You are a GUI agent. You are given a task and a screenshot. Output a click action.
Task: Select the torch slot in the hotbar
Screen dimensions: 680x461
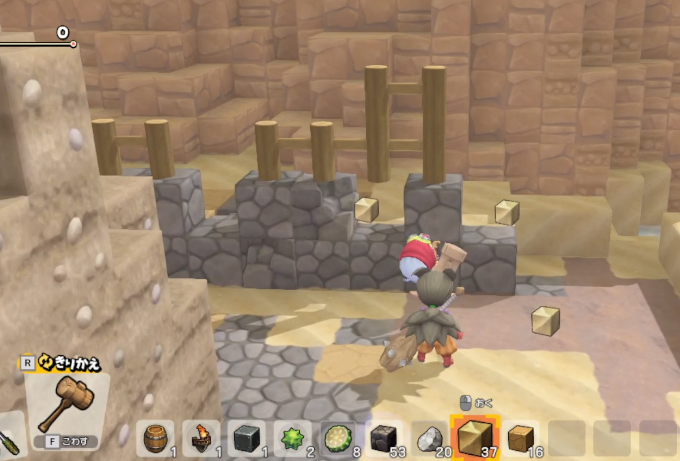click(200, 438)
